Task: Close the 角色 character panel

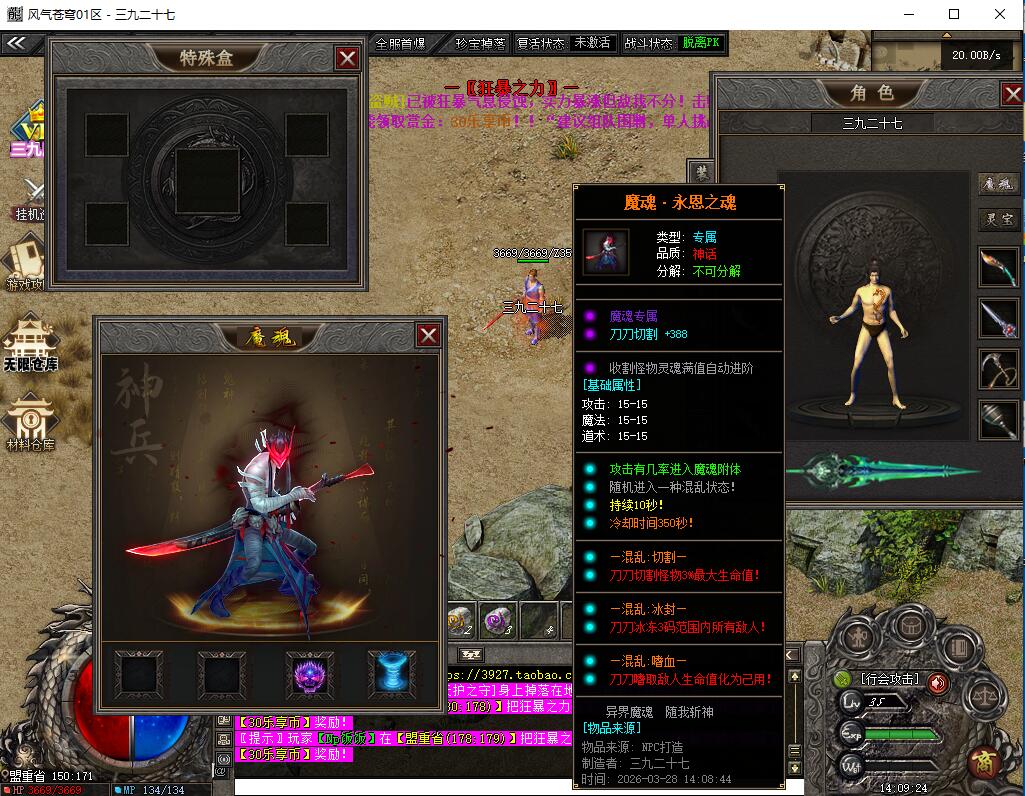Action: pyautogui.click(x=1011, y=94)
